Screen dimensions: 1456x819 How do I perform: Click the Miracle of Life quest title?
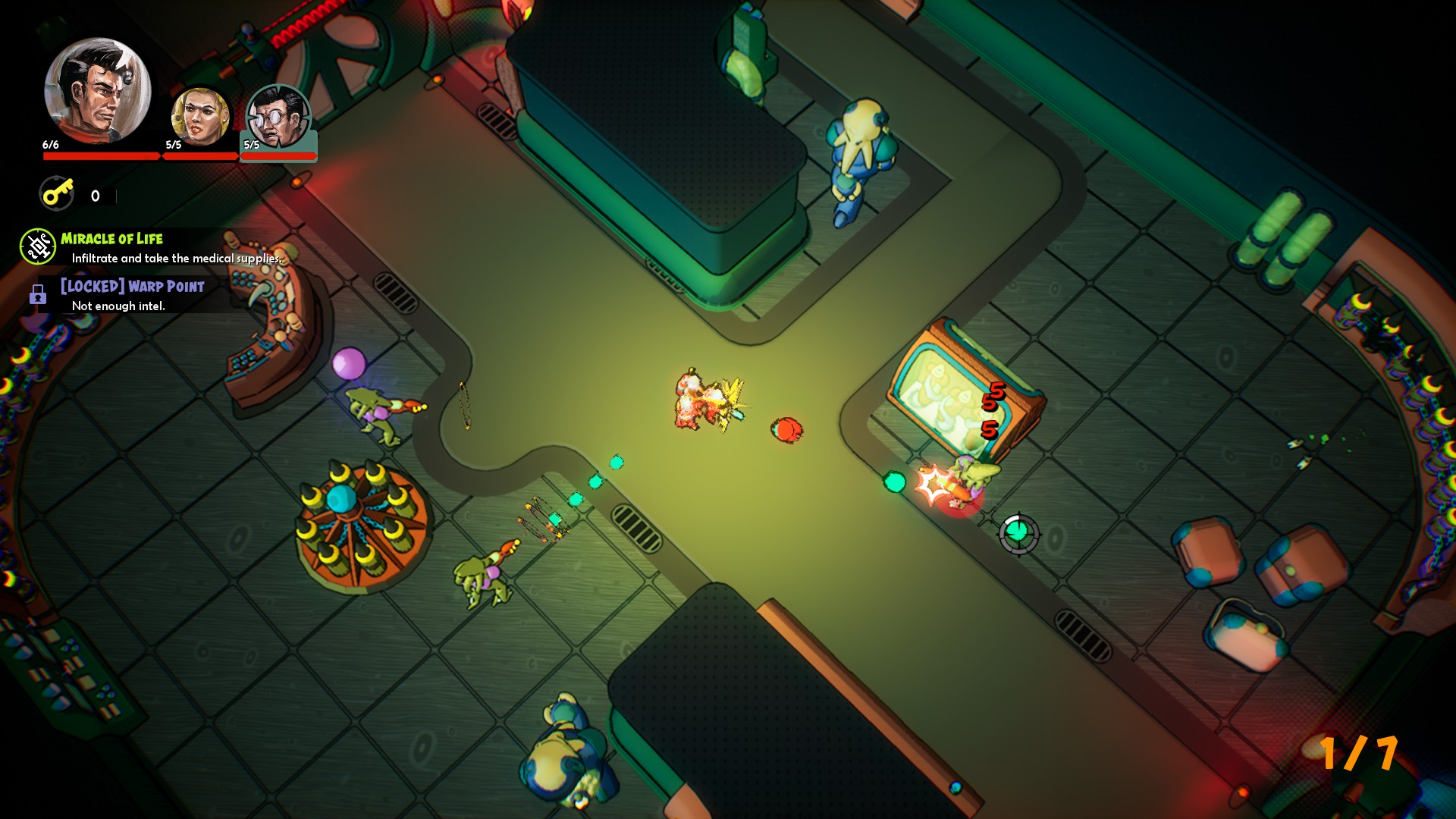point(112,238)
